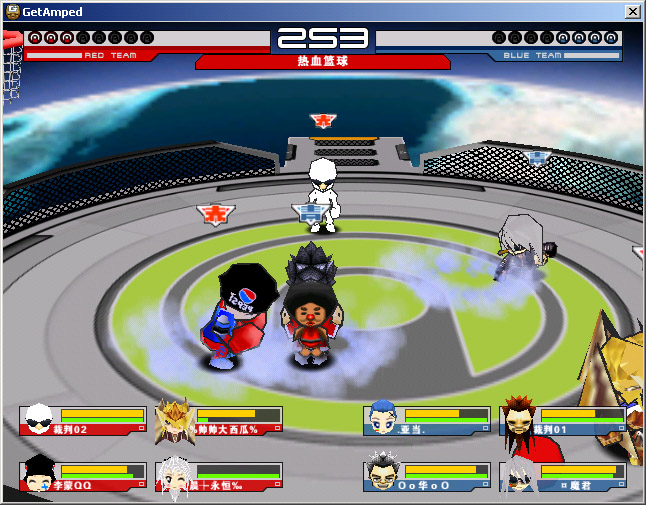Viewport: 646px width, 505px height.
Task: Choose the 永恒 player panel
Action: [219, 476]
